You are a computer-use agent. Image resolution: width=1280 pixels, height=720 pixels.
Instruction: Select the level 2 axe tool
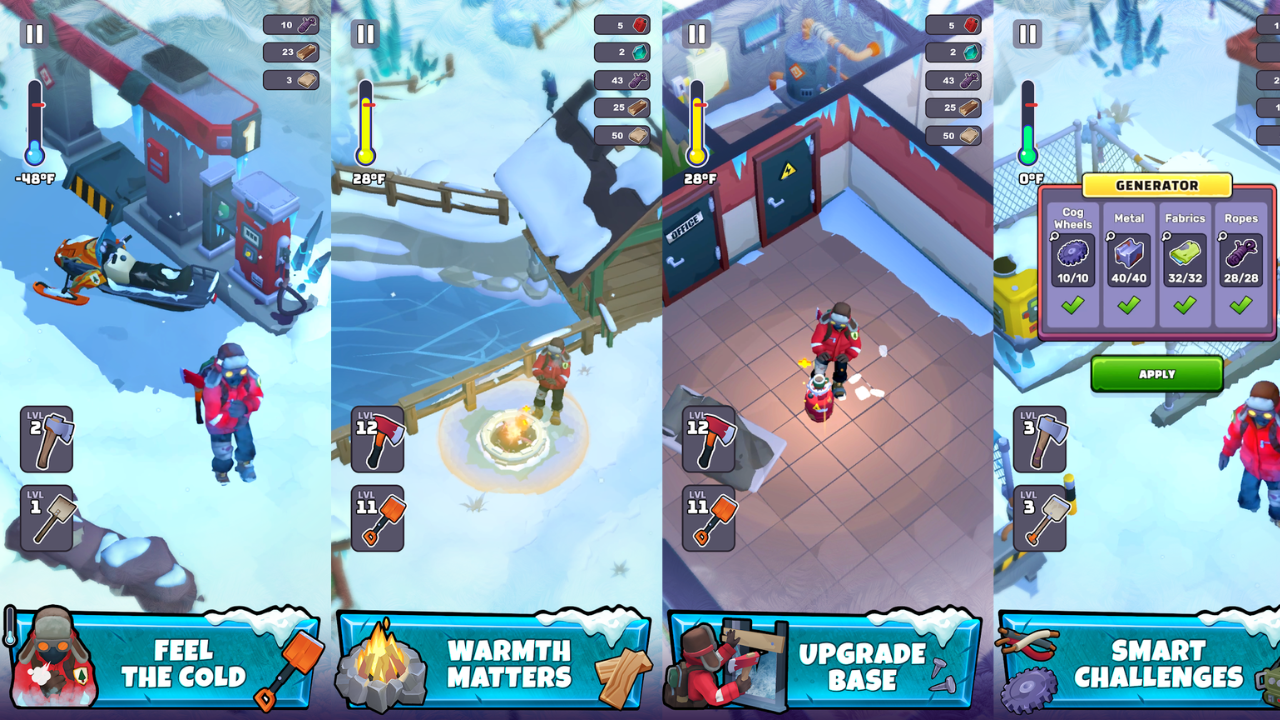click(46, 439)
